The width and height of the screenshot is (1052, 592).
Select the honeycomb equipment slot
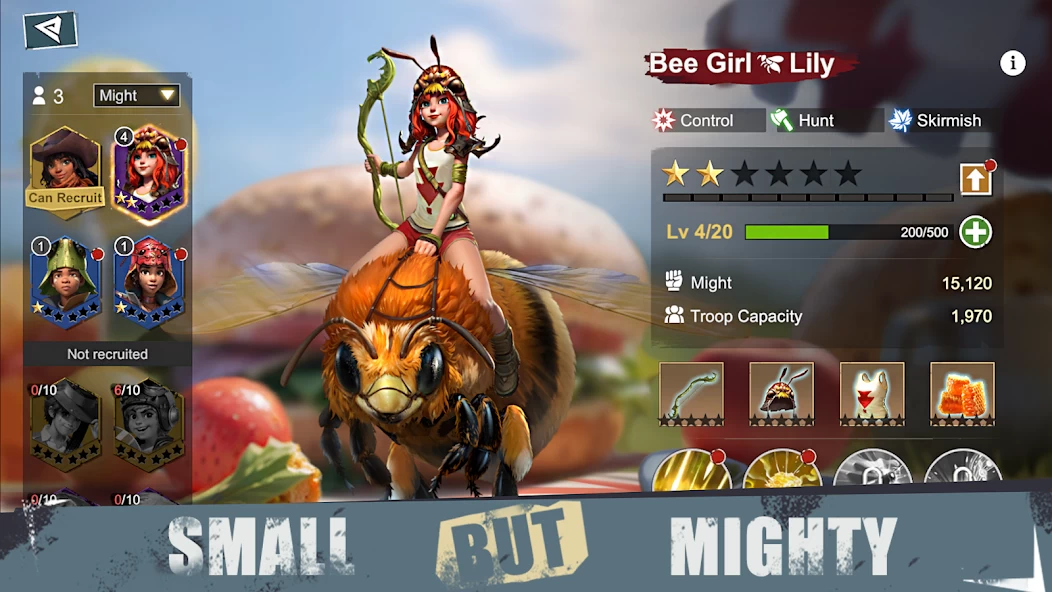click(x=962, y=393)
